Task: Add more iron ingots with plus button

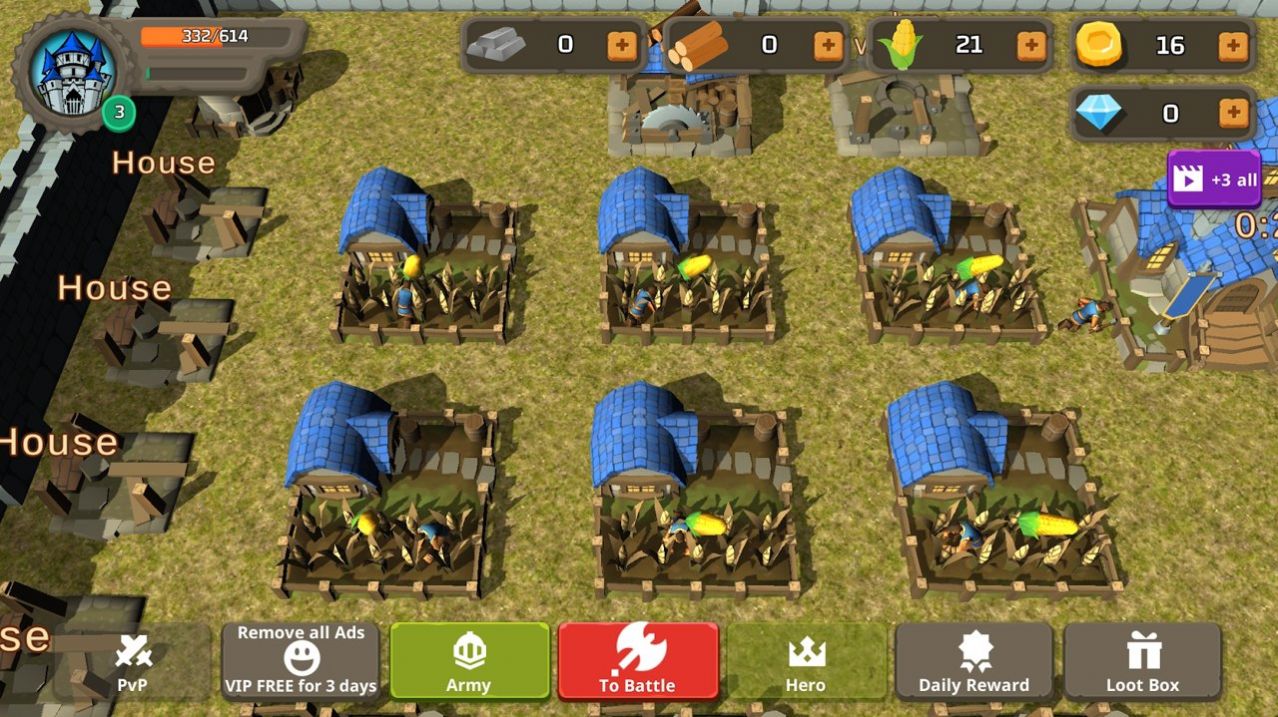Action: 621,45
